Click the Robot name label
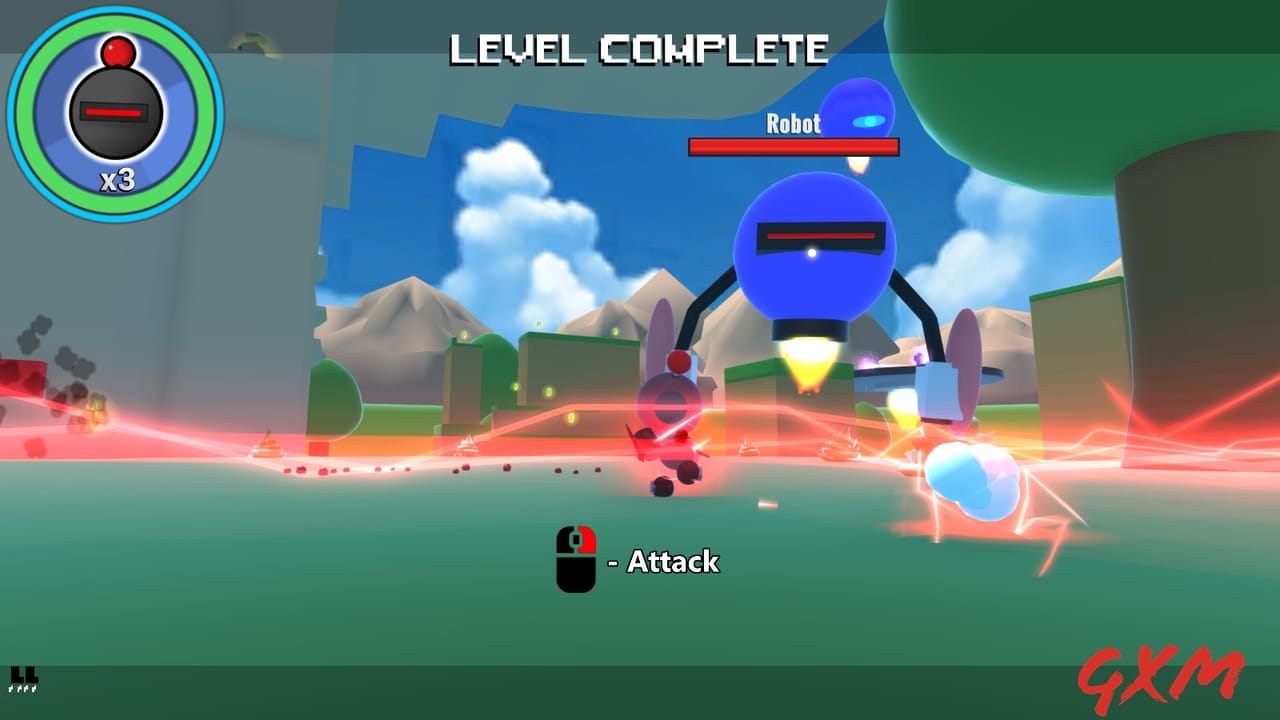The width and height of the screenshot is (1280, 720). click(x=792, y=124)
